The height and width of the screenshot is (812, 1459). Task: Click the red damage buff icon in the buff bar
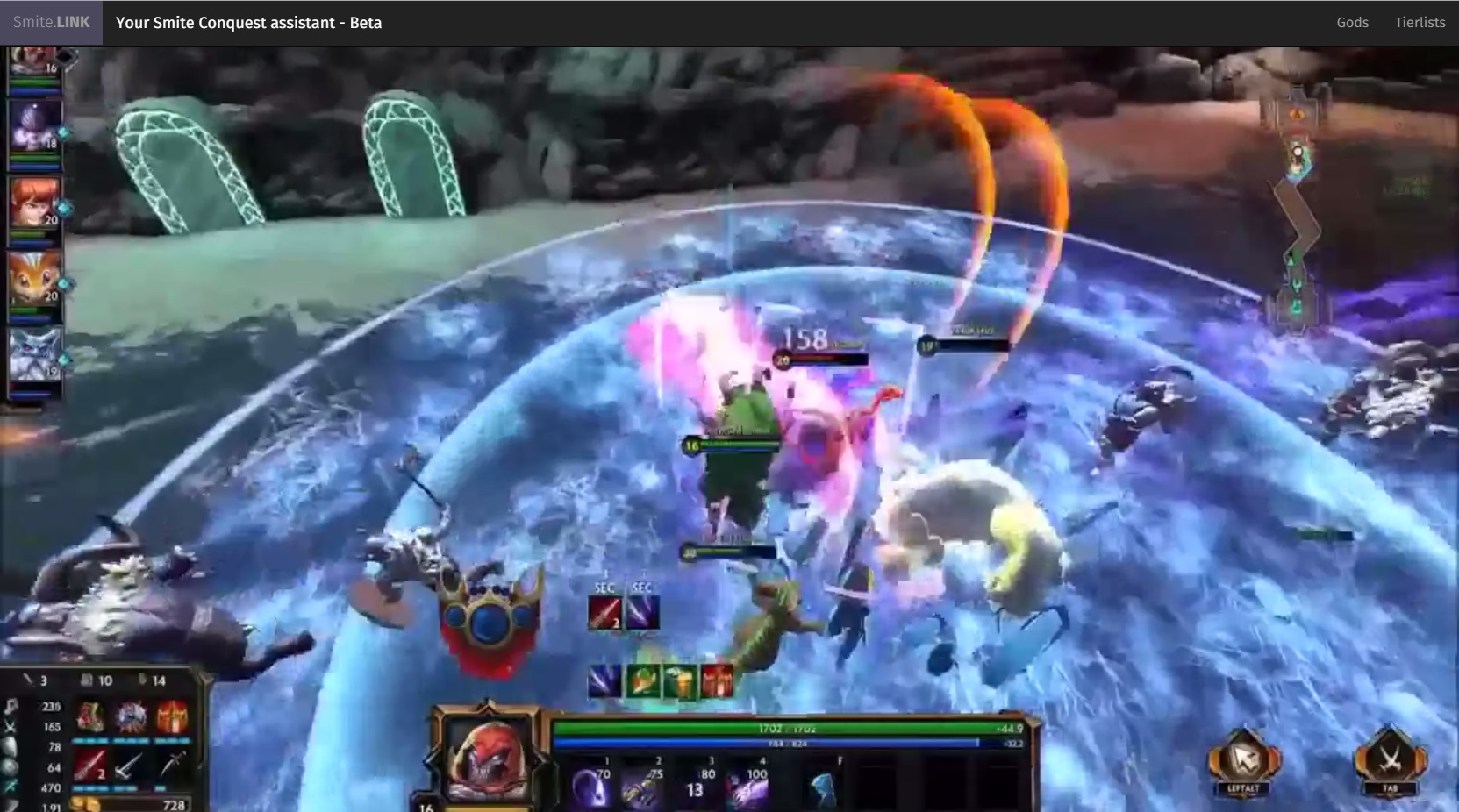(x=717, y=680)
